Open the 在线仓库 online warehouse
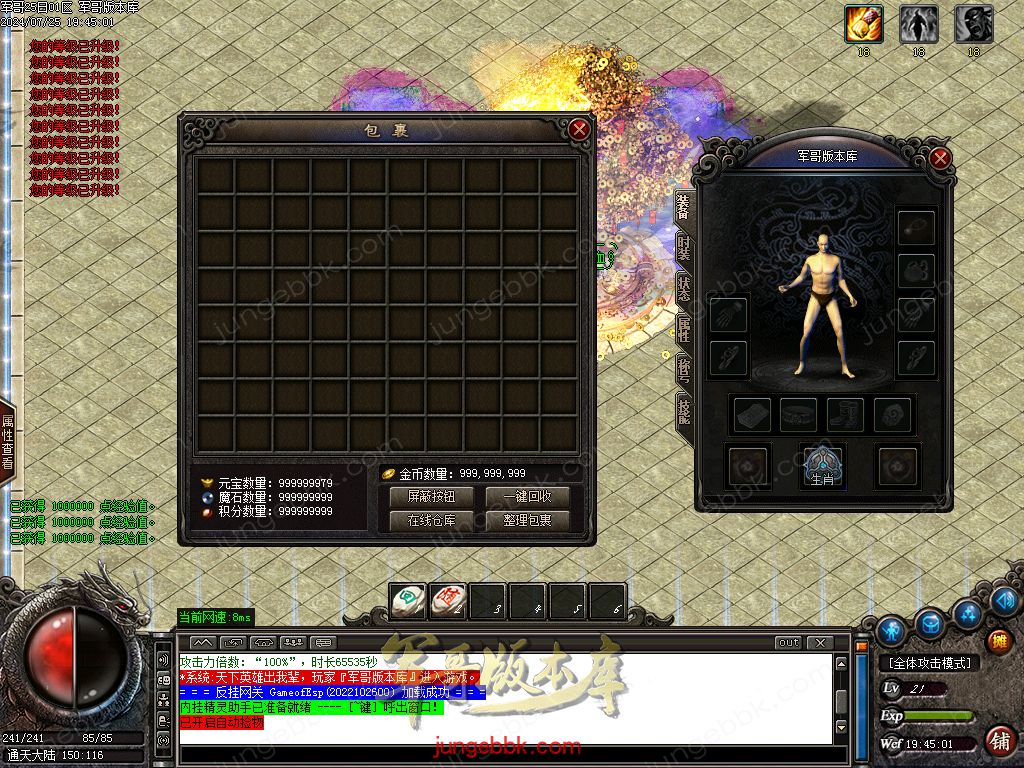1024x768 pixels. 431,521
